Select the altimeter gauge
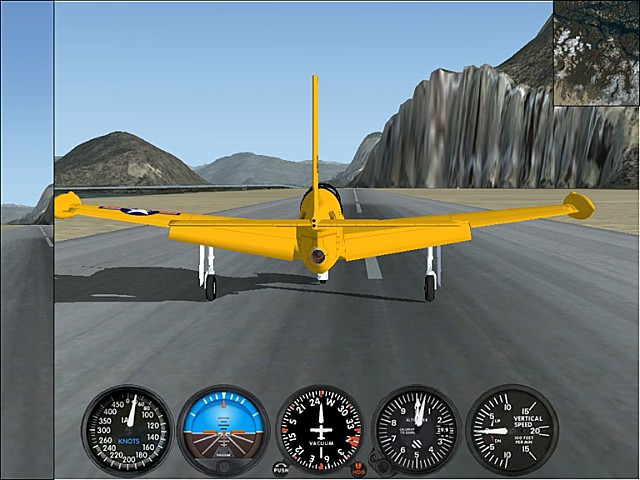640x480 pixels. (x=416, y=430)
